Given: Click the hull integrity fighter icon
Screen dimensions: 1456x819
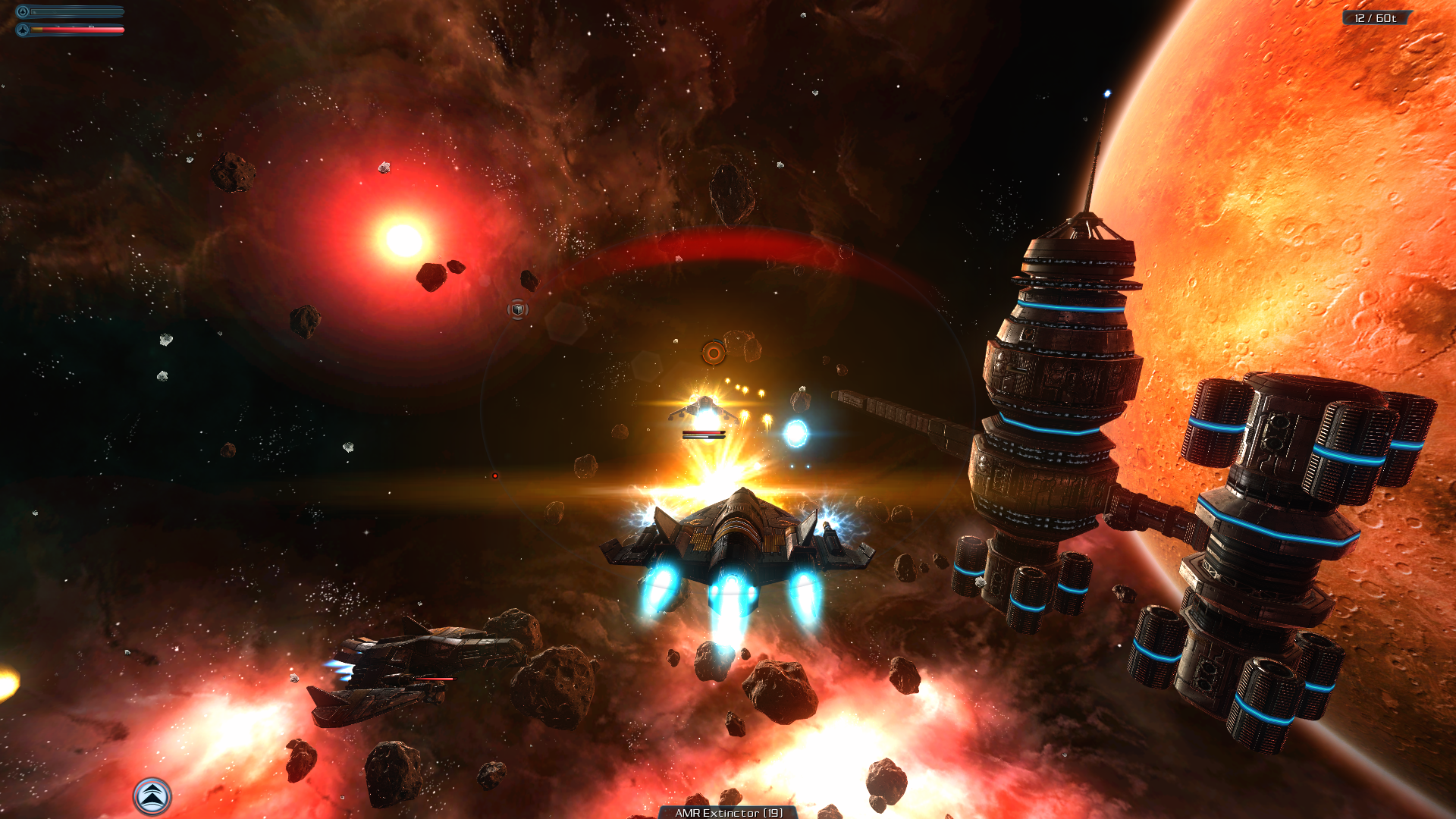Looking at the screenshot, I should click(x=24, y=30).
